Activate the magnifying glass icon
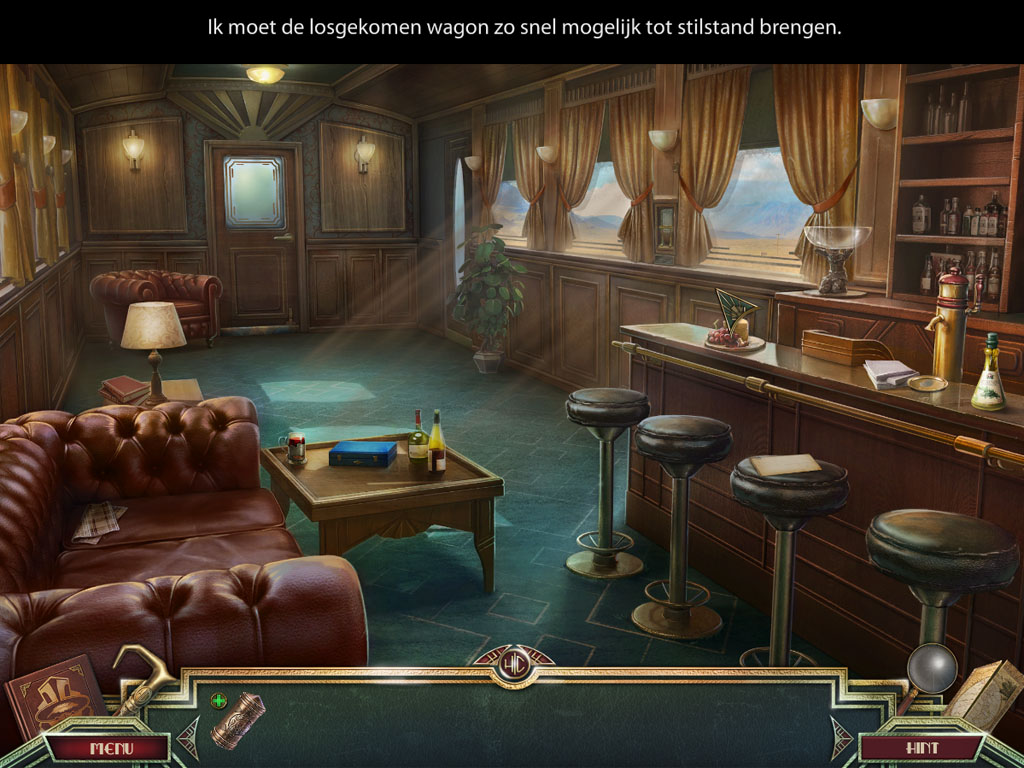This screenshot has width=1024, height=768. (x=932, y=670)
